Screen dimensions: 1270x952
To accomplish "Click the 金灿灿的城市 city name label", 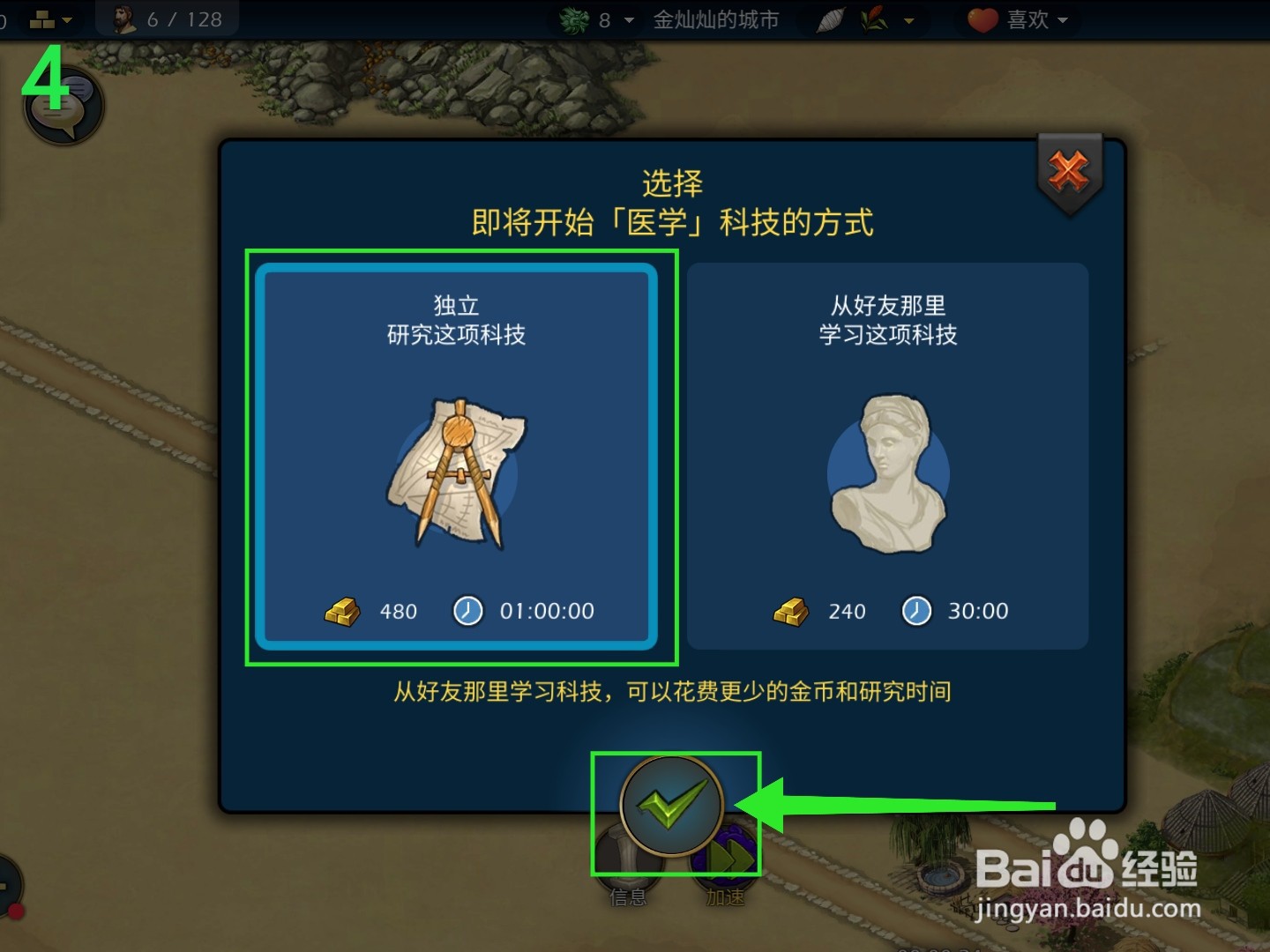I will click(x=716, y=19).
